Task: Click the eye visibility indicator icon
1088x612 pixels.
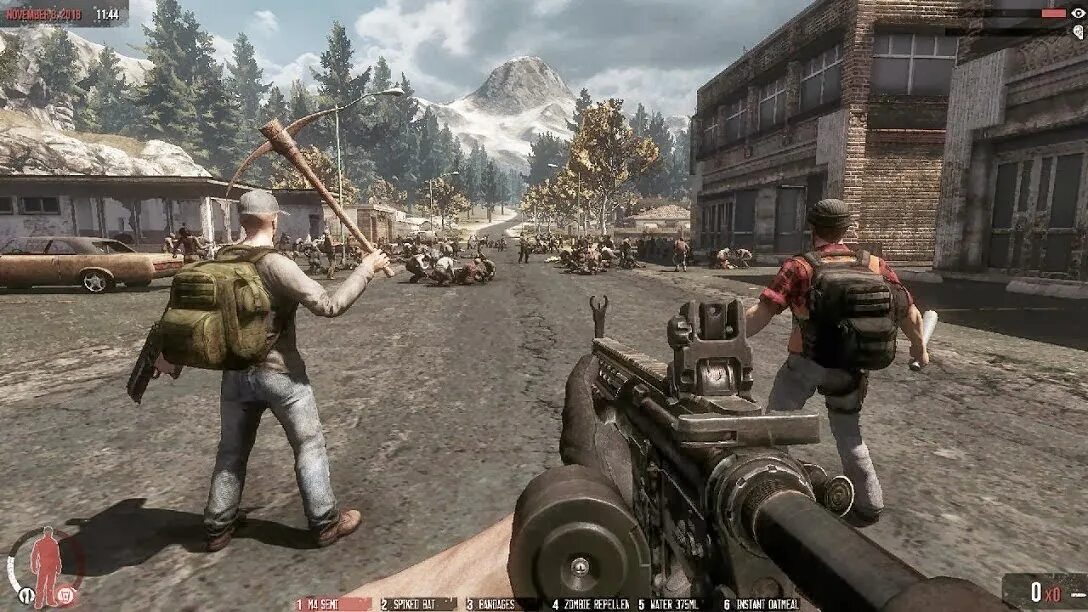Action: pyautogui.click(x=1077, y=13)
